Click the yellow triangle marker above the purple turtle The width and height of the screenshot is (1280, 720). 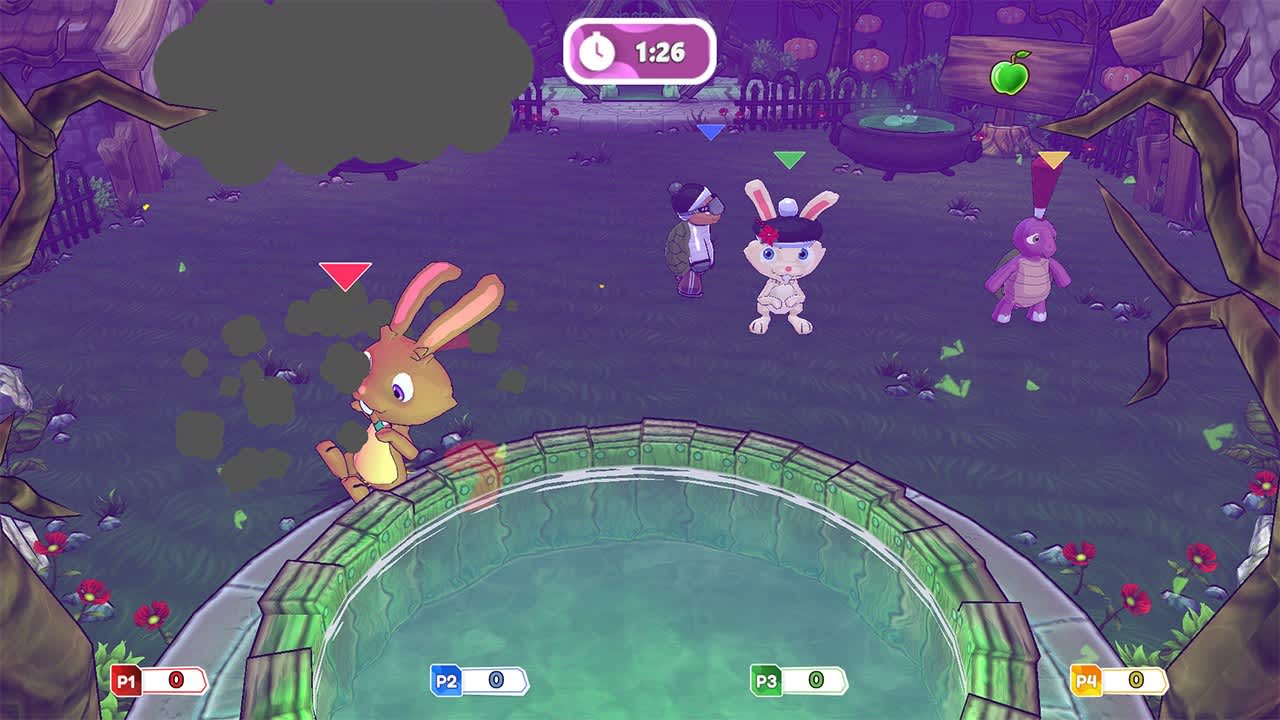point(1055,160)
